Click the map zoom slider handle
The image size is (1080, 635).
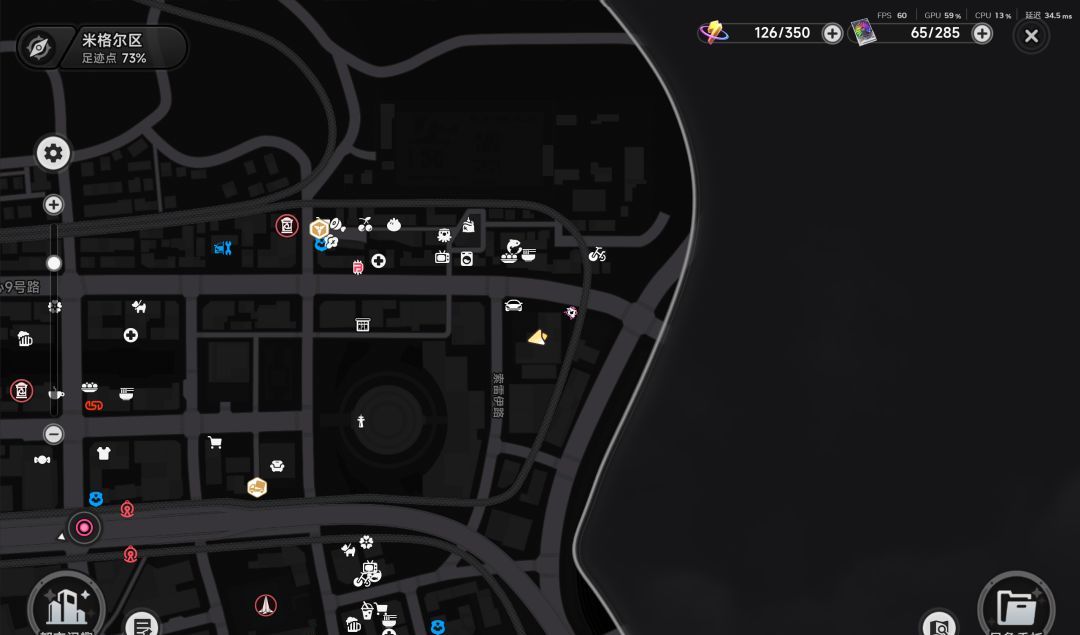(54, 263)
